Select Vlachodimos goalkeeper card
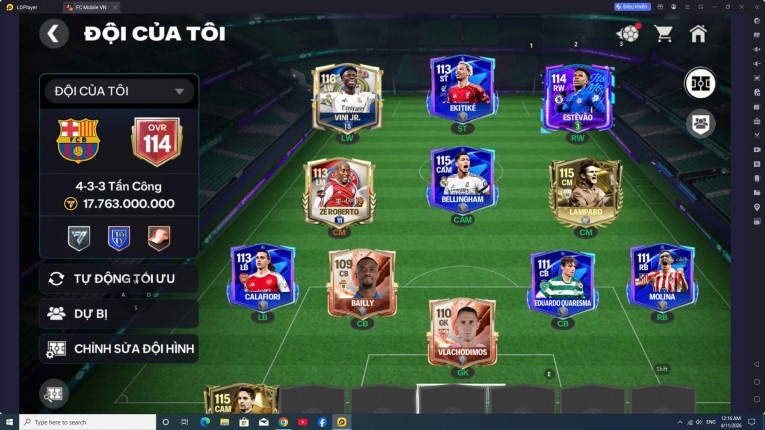The height and width of the screenshot is (430, 765). [462, 332]
